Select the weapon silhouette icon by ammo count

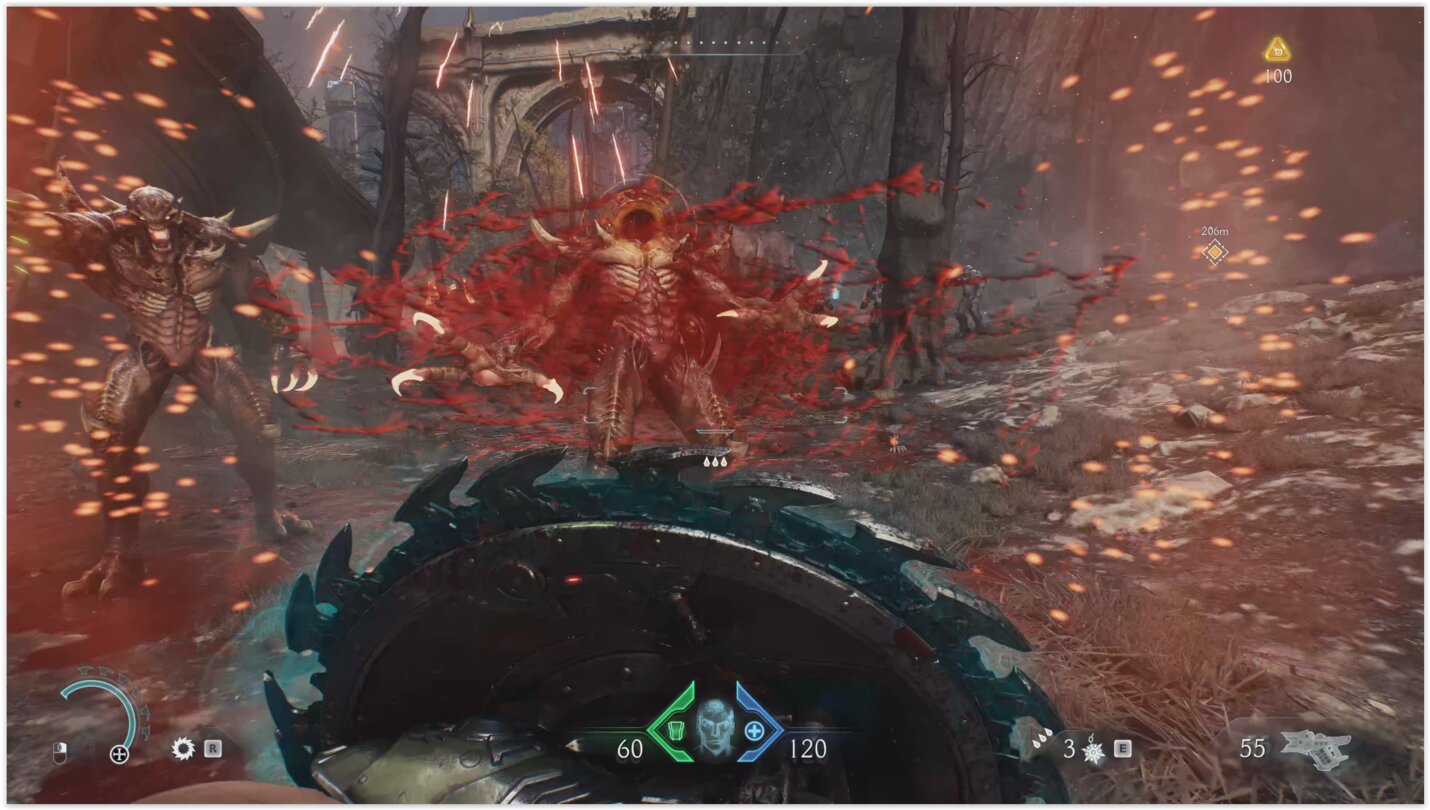(1316, 748)
